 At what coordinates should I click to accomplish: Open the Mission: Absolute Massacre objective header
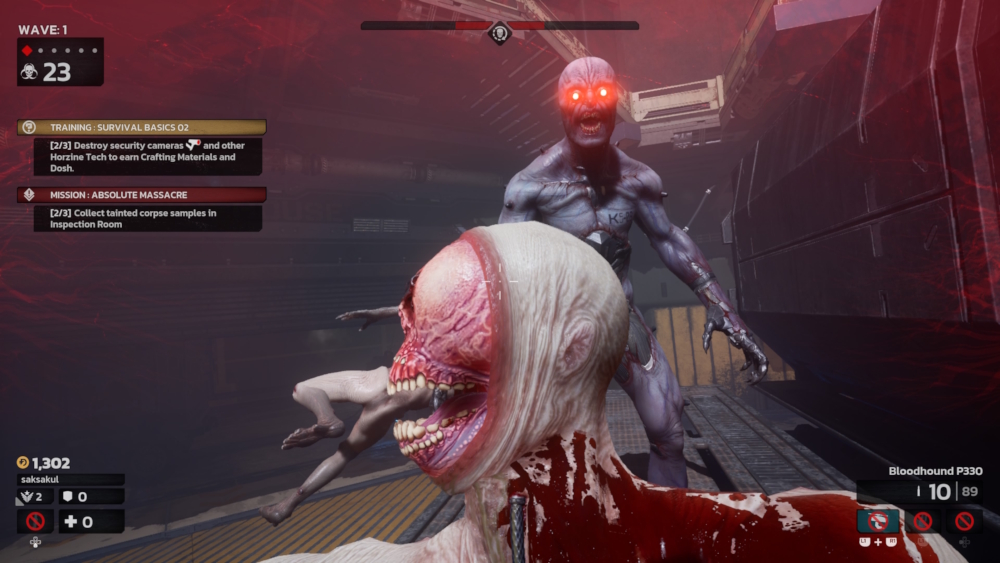click(x=141, y=195)
